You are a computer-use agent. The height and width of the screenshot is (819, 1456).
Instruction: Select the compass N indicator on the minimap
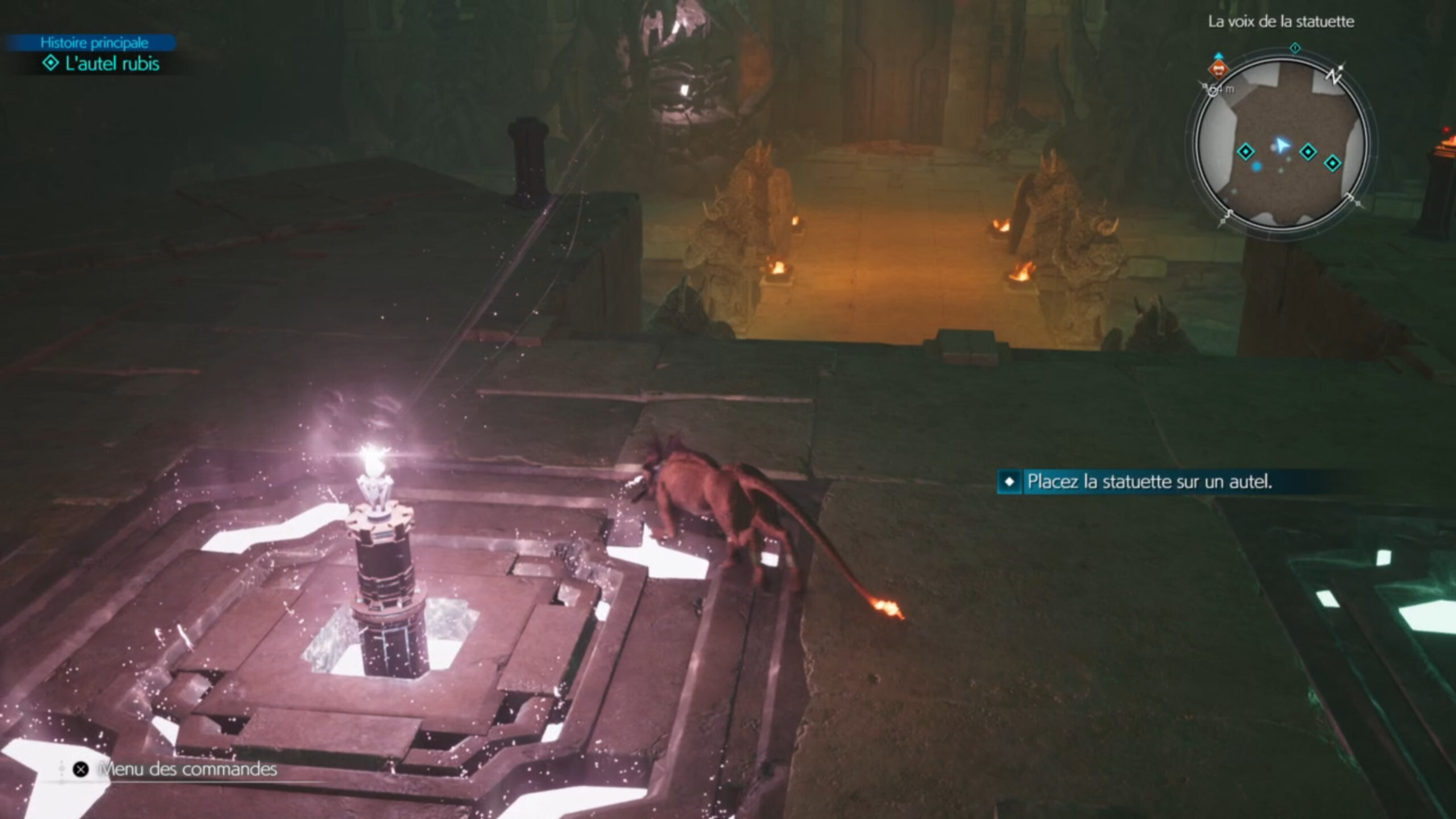click(1334, 77)
